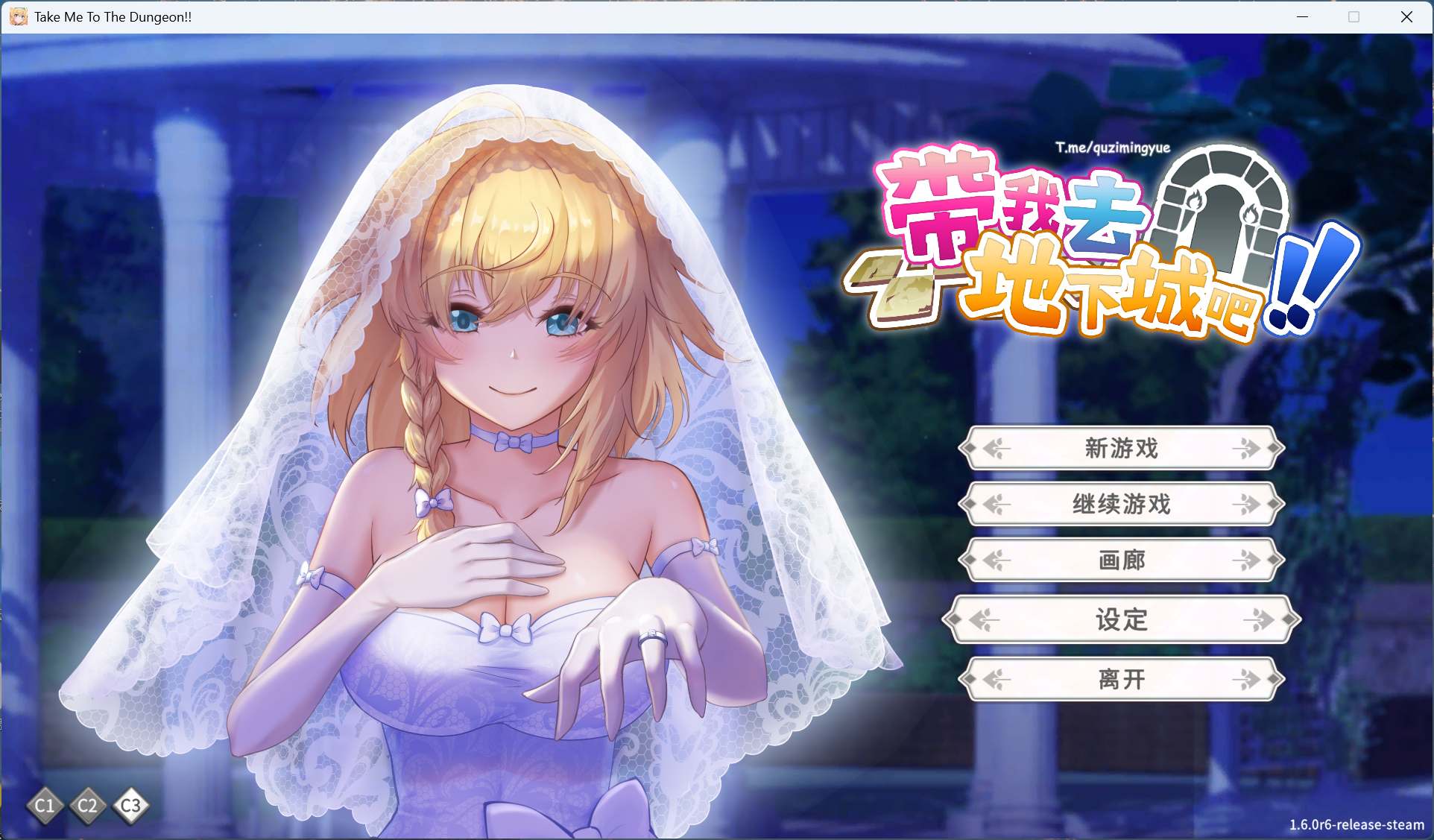Toggle the C2 diamond badge
1434x840 pixels.
[x=88, y=806]
